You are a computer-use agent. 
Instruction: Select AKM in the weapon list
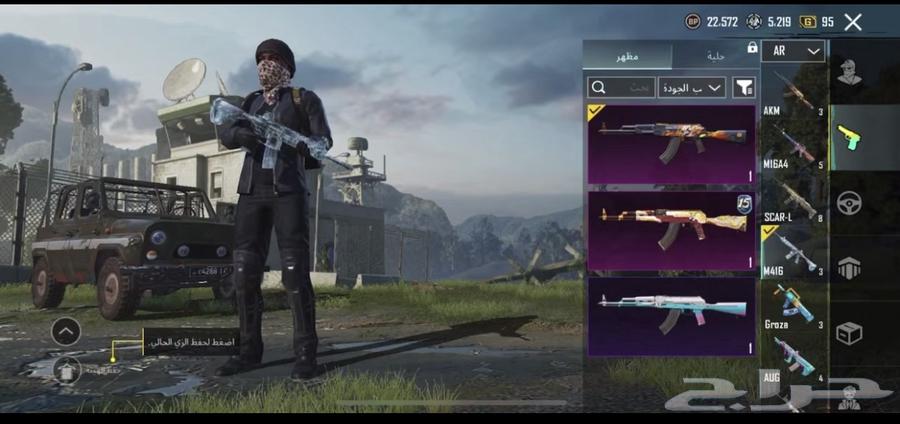pyautogui.click(x=794, y=93)
